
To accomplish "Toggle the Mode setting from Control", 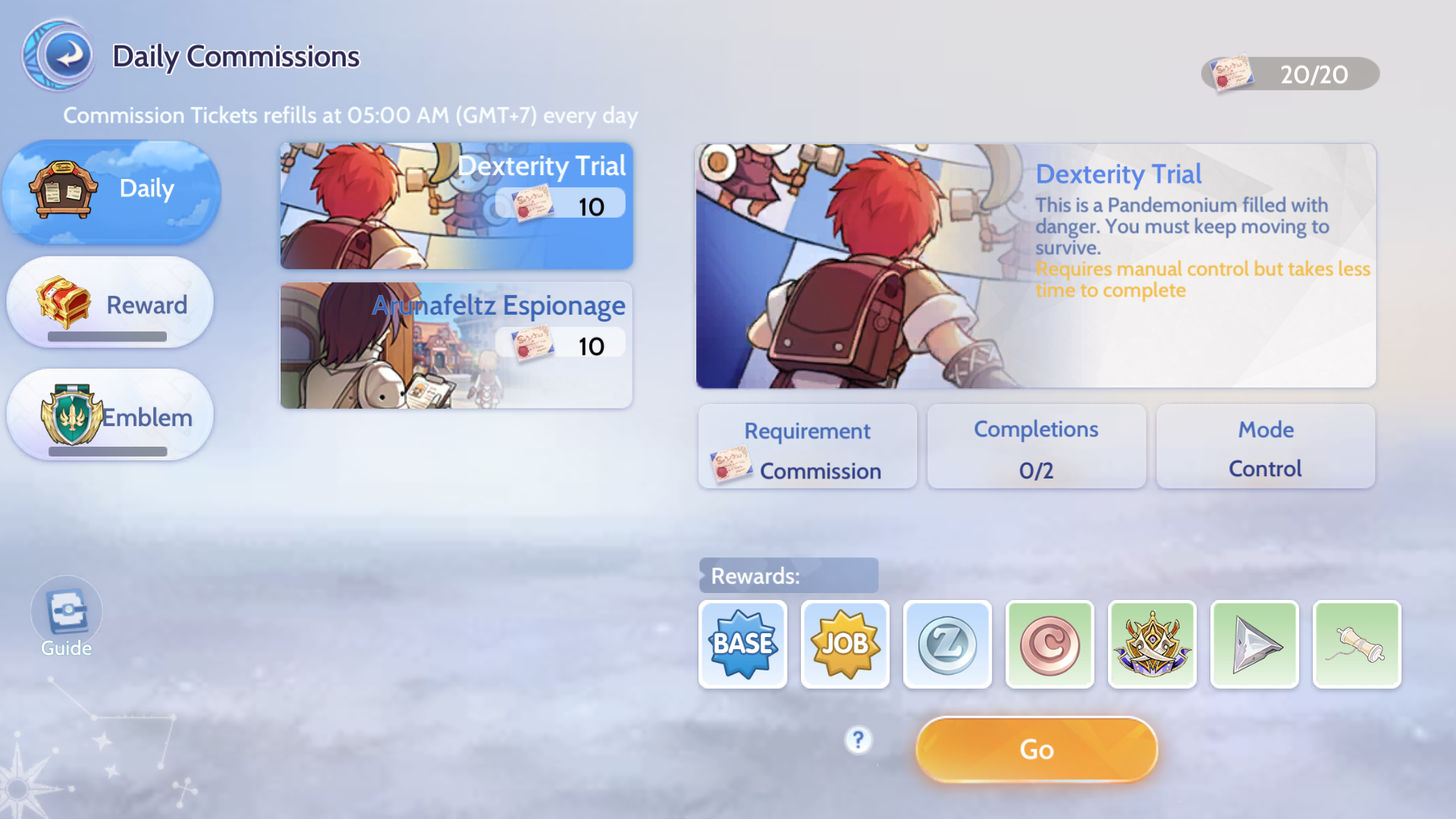I will pyautogui.click(x=1265, y=447).
